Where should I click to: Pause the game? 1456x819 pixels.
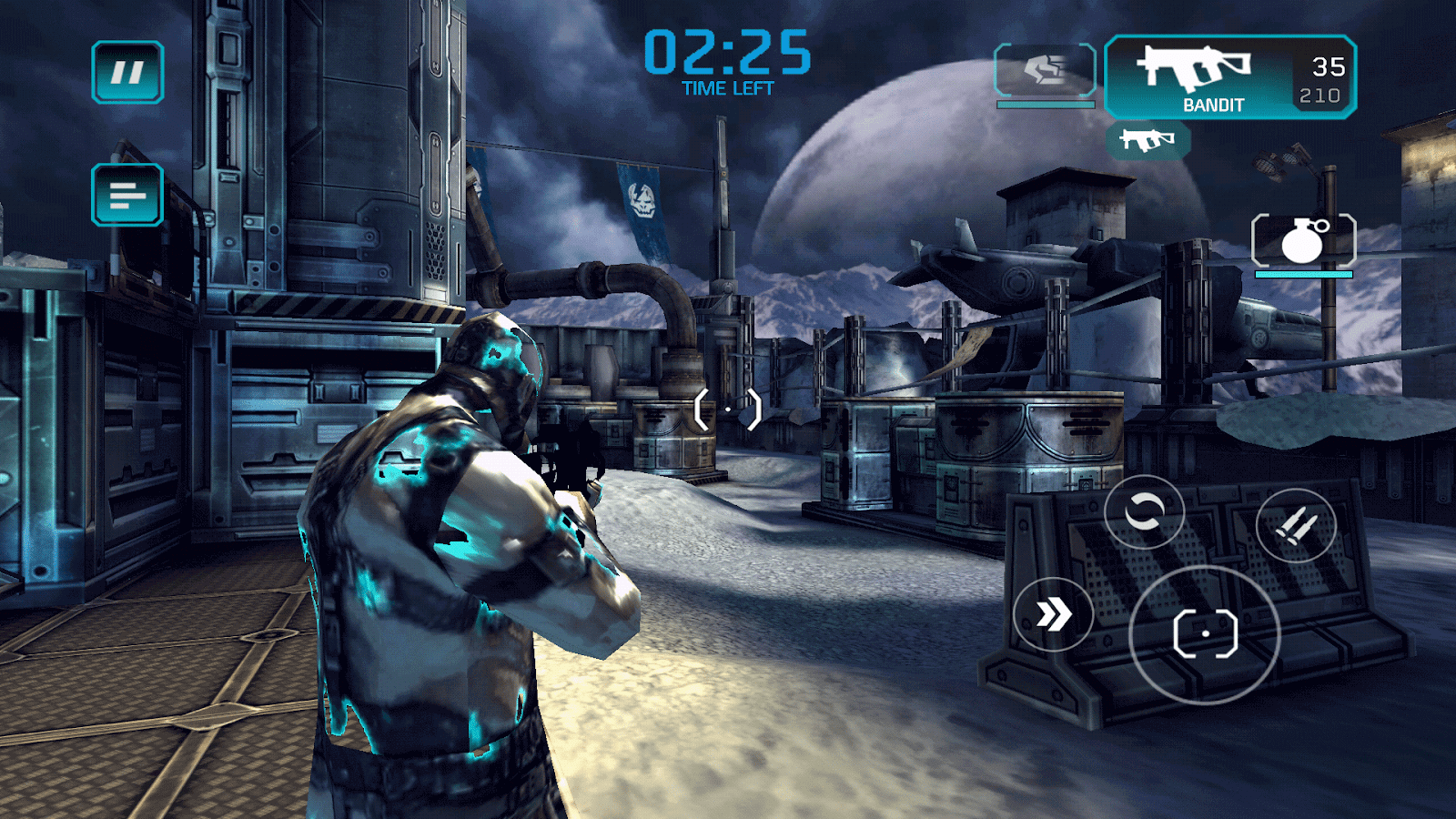tap(127, 72)
